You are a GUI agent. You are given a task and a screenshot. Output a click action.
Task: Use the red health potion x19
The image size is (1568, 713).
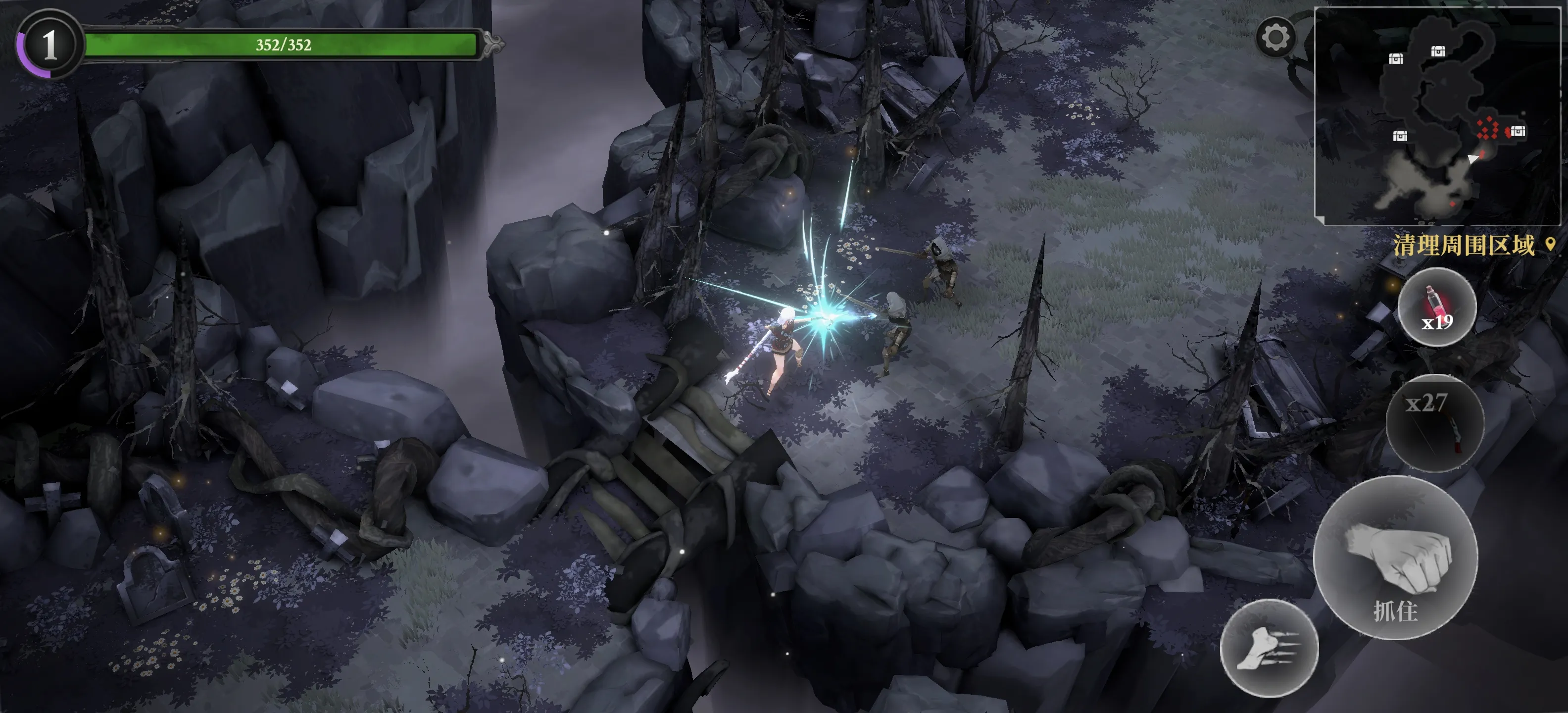tap(1436, 307)
